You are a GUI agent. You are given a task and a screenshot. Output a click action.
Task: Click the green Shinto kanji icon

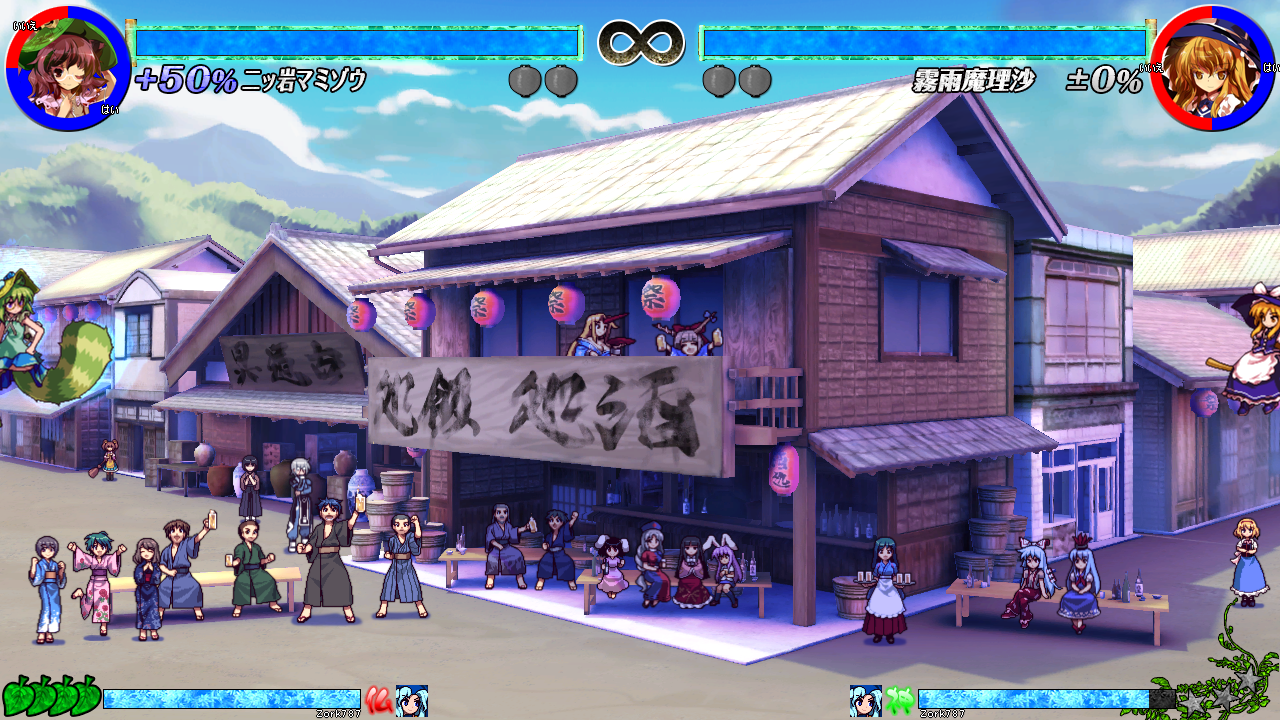pyautogui.click(x=900, y=700)
